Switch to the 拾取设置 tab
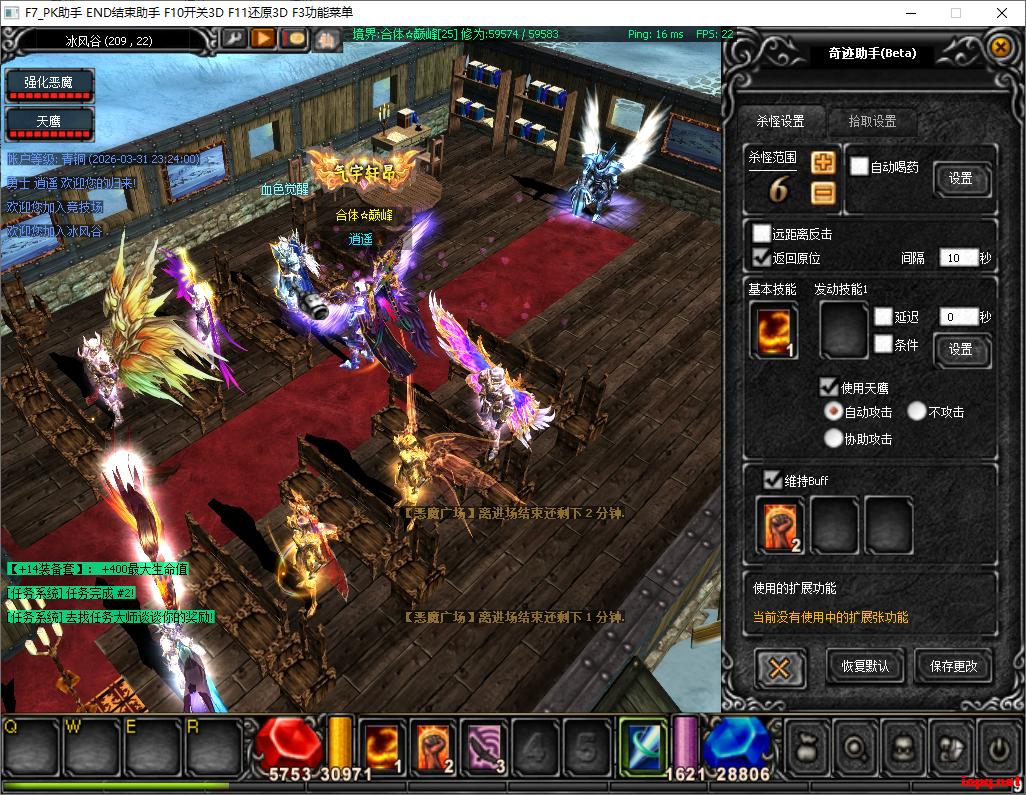 872,121
